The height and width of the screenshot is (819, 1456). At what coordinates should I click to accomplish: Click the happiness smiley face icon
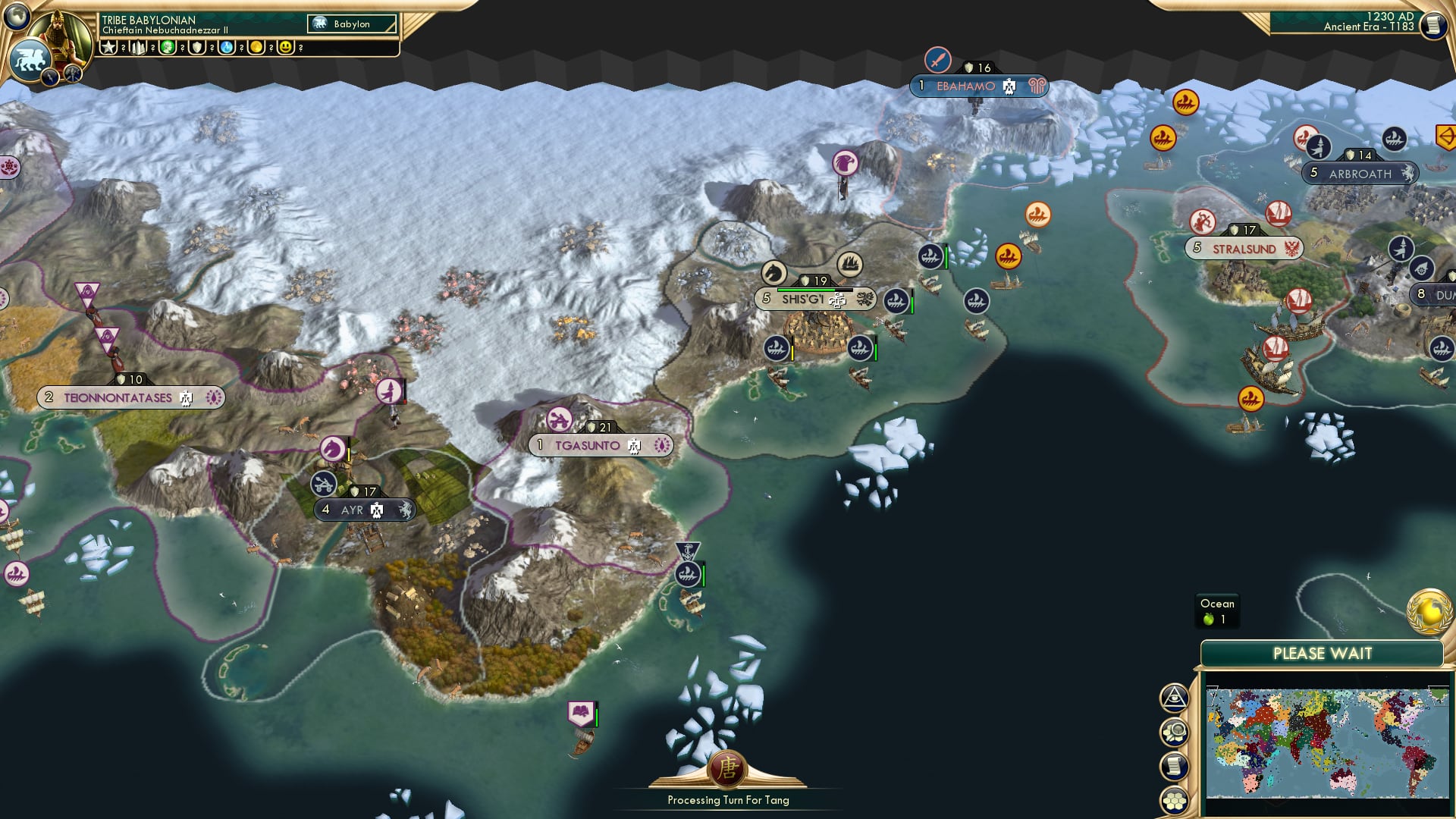pyautogui.click(x=286, y=46)
